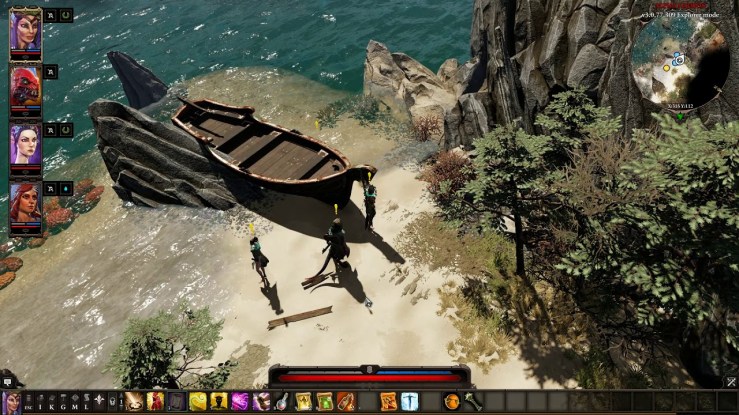Open the circular minimap
This screenshot has width=739, height=415.
pyautogui.click(x=678, y=65)
